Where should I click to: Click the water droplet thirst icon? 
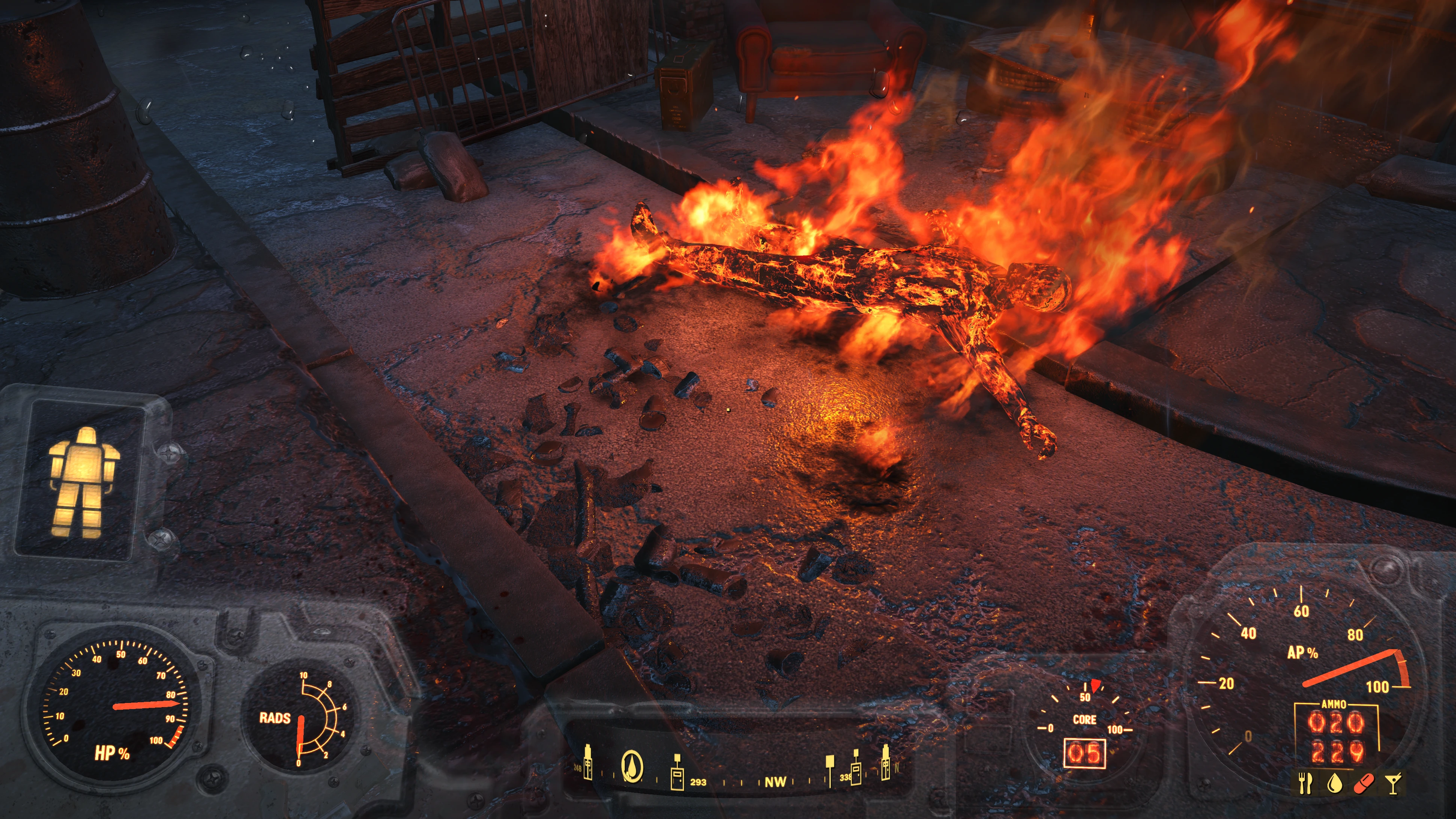pyautogui.click(x=1334, y=783)
